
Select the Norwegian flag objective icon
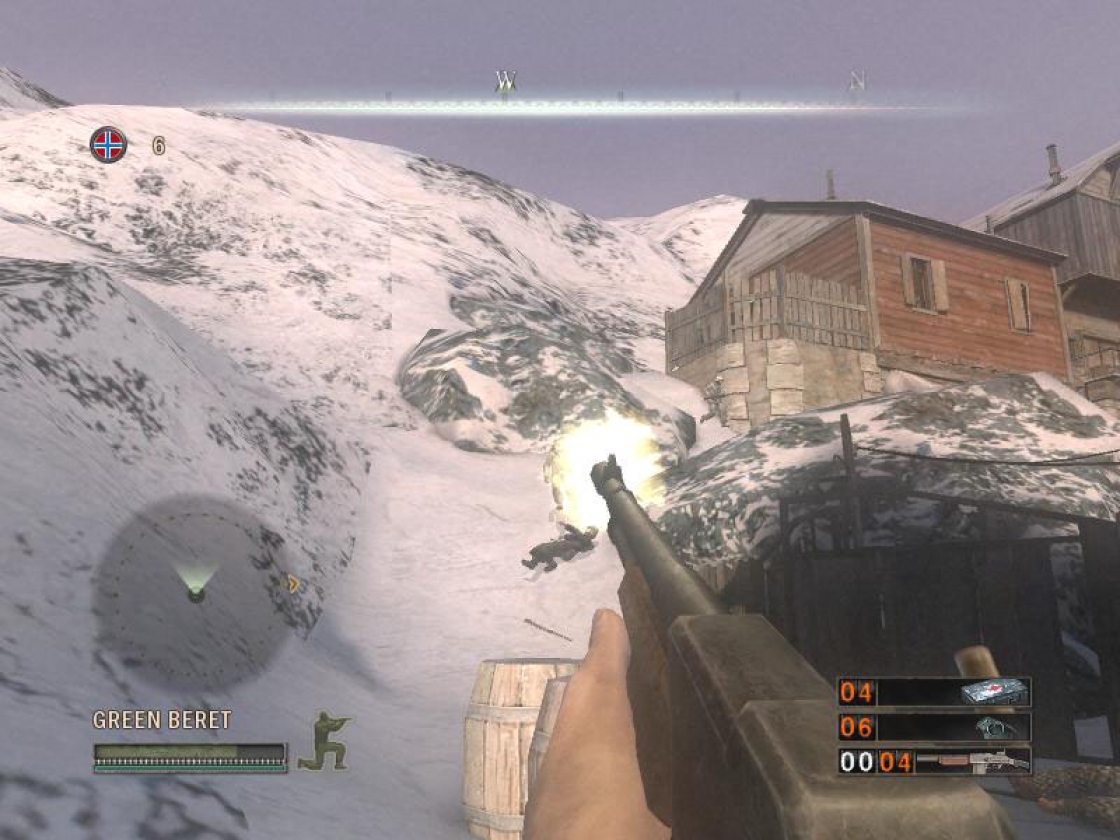108,145
